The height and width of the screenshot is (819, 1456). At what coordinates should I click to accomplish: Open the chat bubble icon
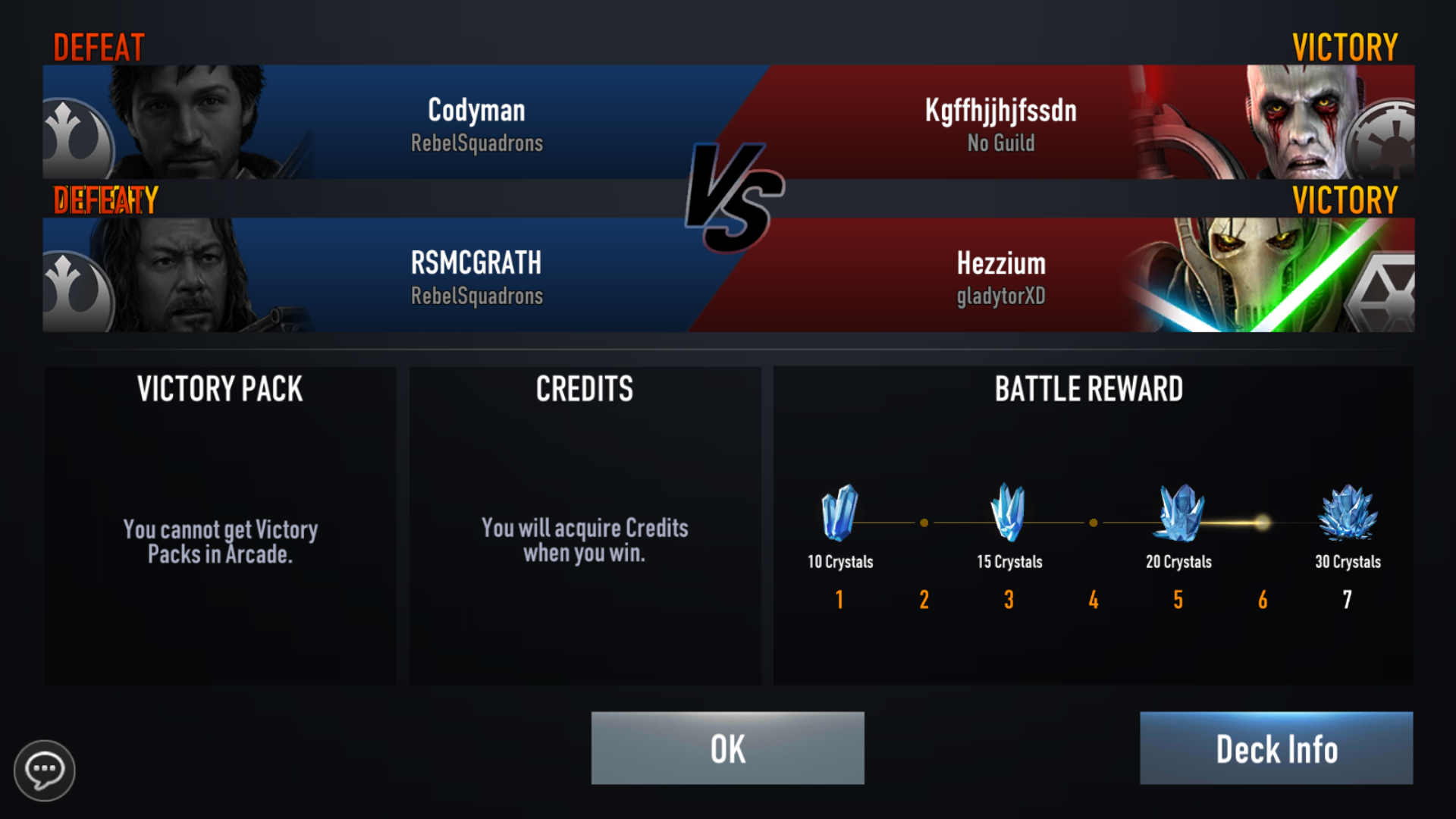(x=44, y=770)
